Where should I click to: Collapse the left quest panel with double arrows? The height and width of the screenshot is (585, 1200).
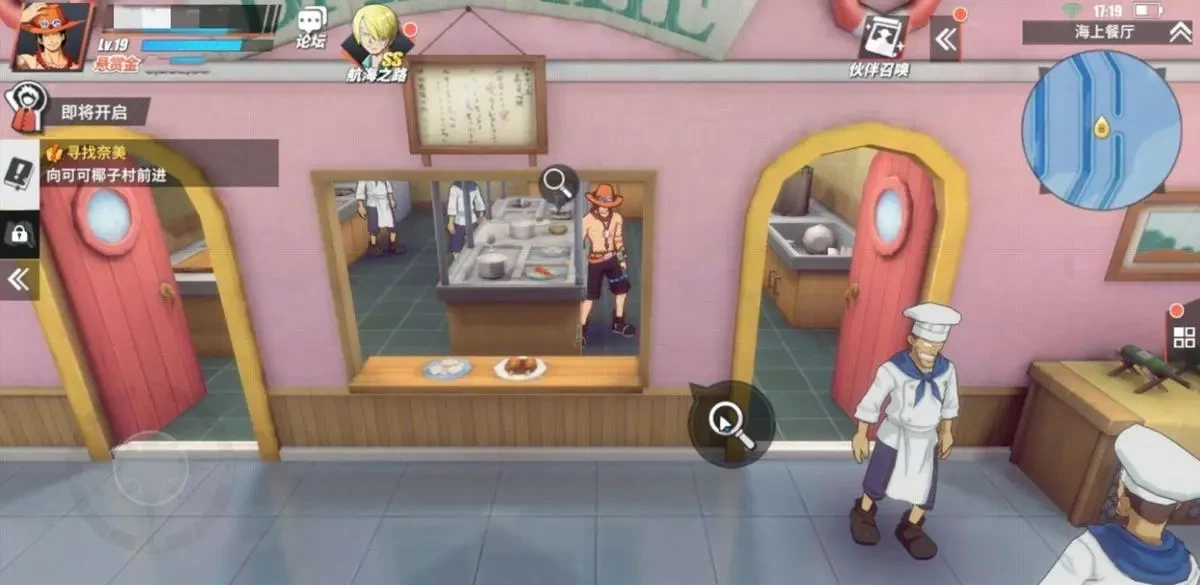tap(19, 280)
